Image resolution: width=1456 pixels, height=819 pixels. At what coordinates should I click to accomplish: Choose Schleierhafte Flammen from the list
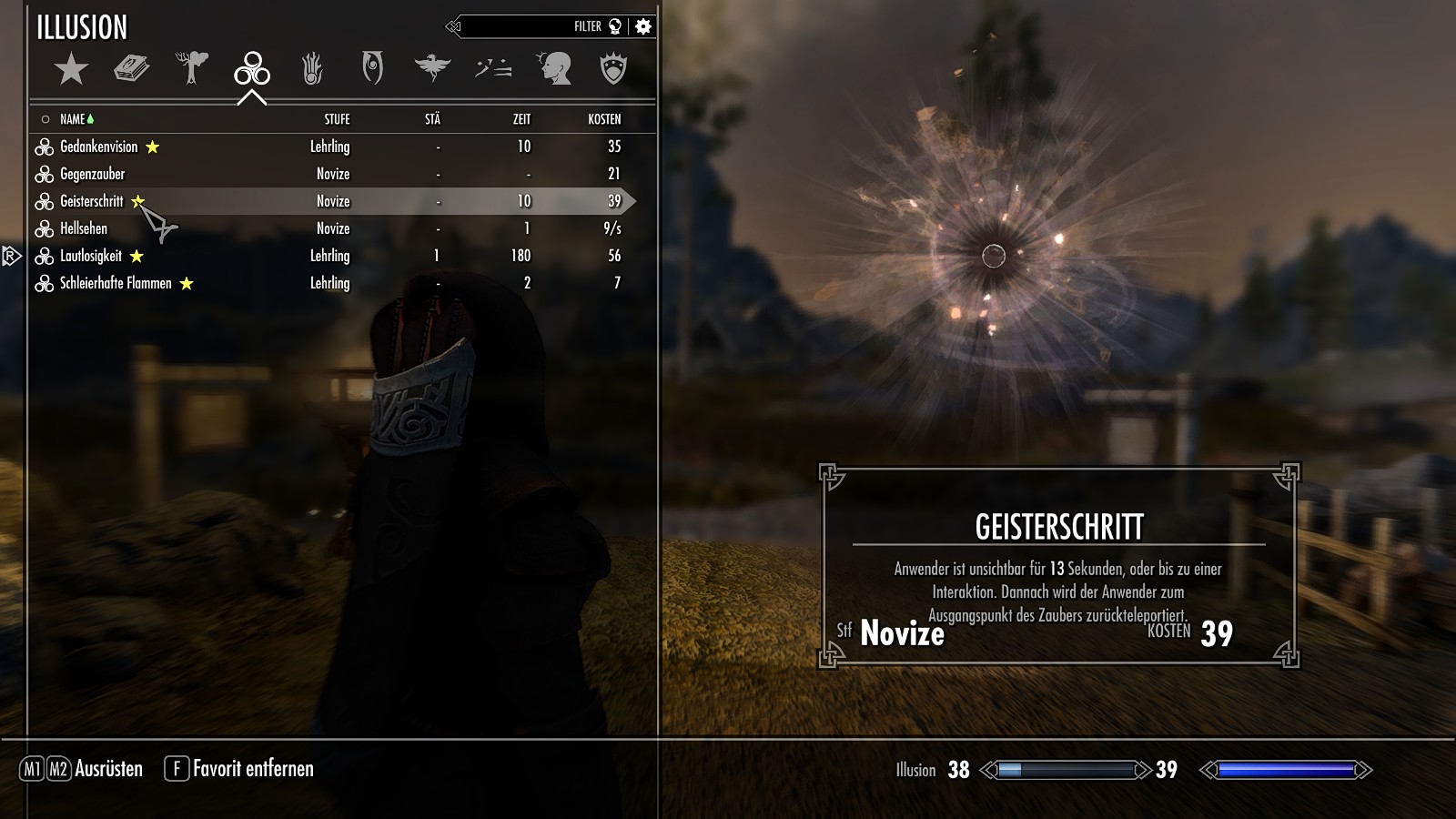116,283
